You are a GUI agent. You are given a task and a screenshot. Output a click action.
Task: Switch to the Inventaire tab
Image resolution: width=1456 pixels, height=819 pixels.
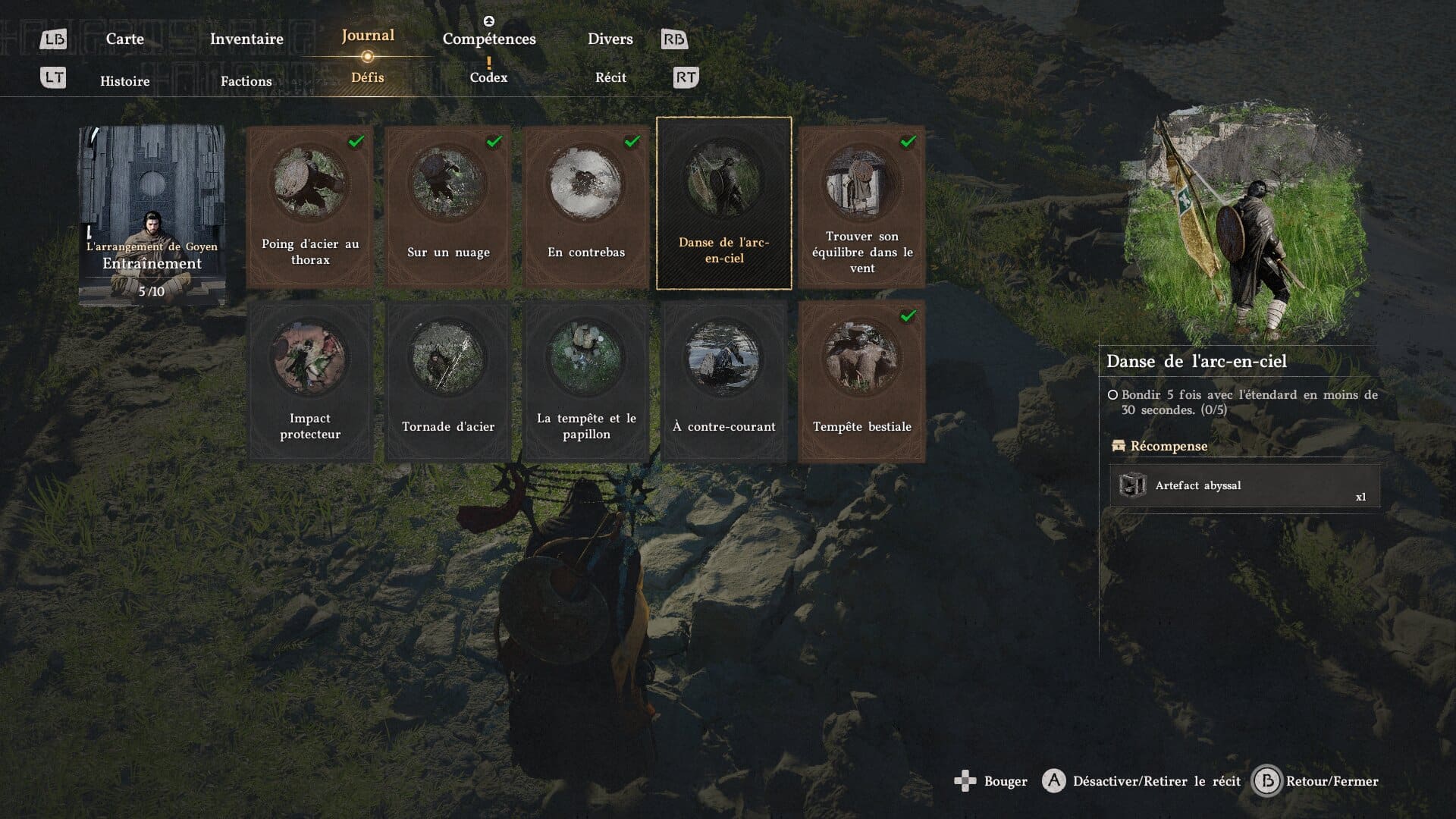tap(246, 39)
